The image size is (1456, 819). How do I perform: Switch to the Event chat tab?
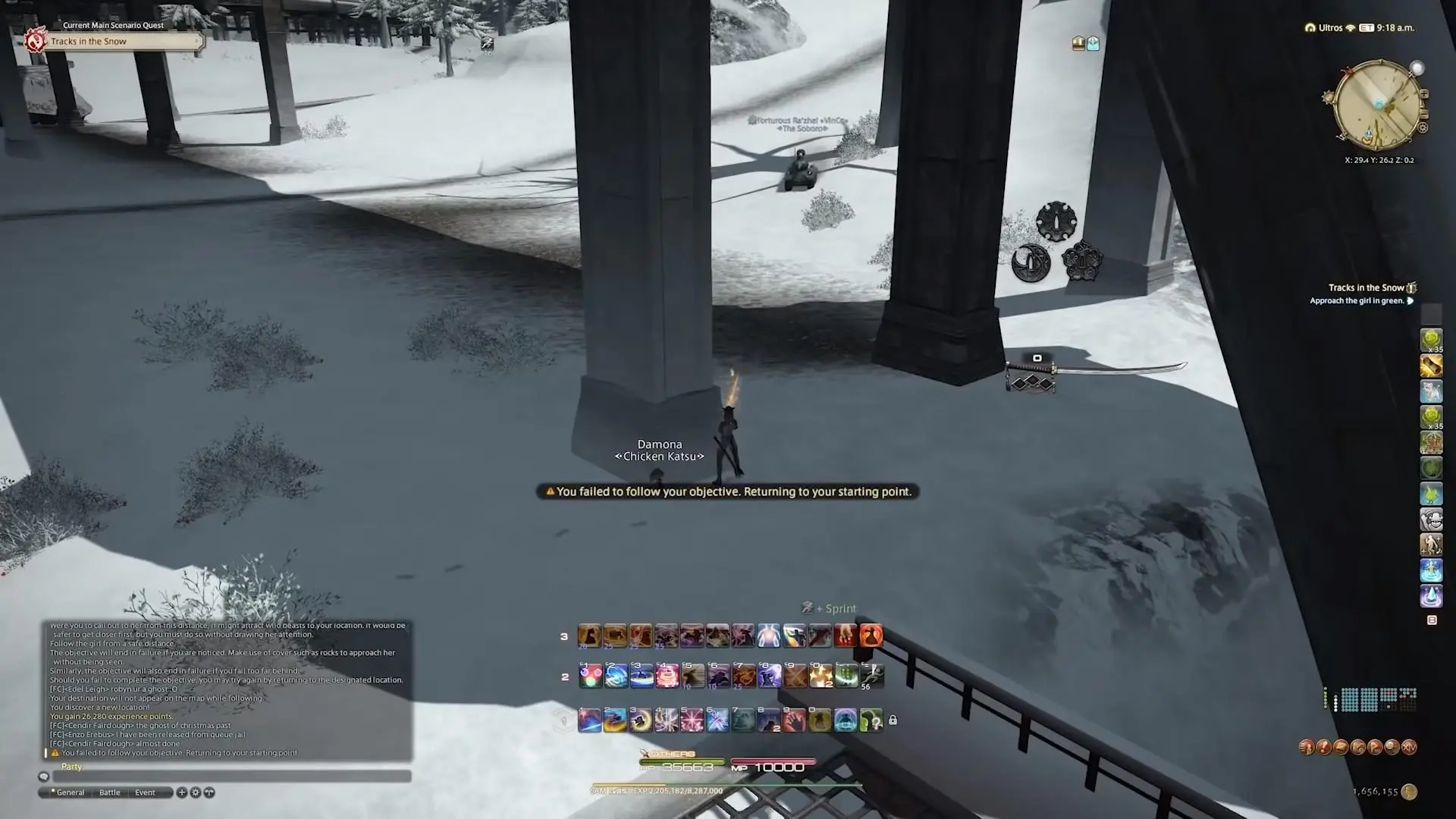tap(145, 792)
